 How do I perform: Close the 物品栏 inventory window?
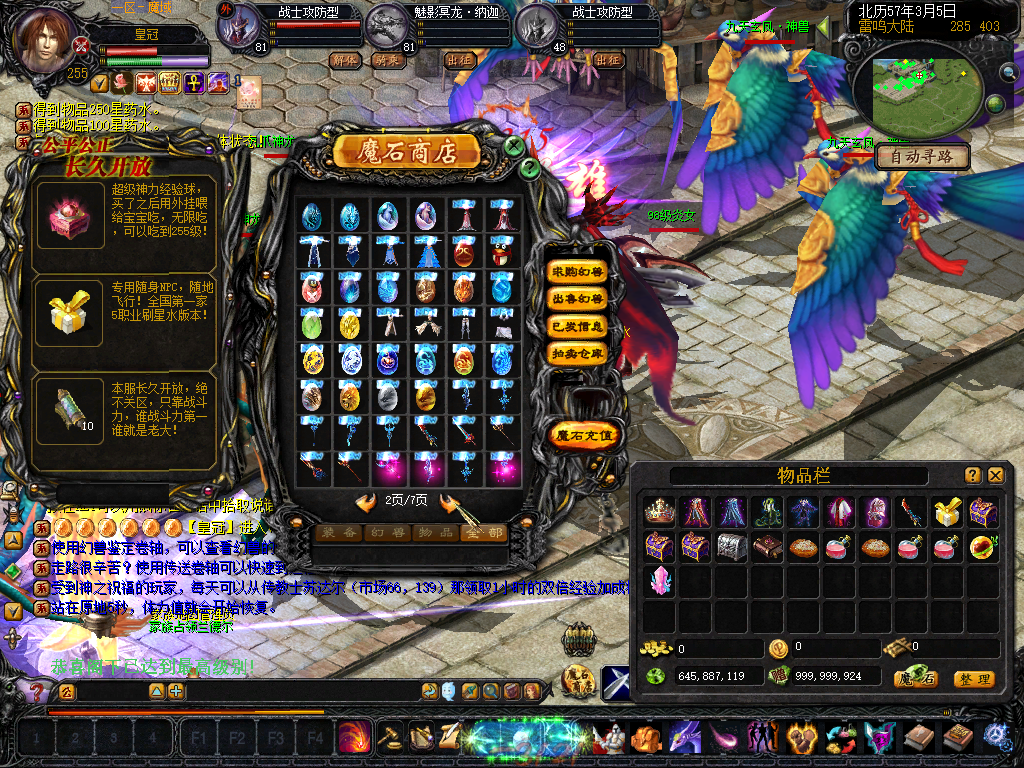click(x=995, y=476)
